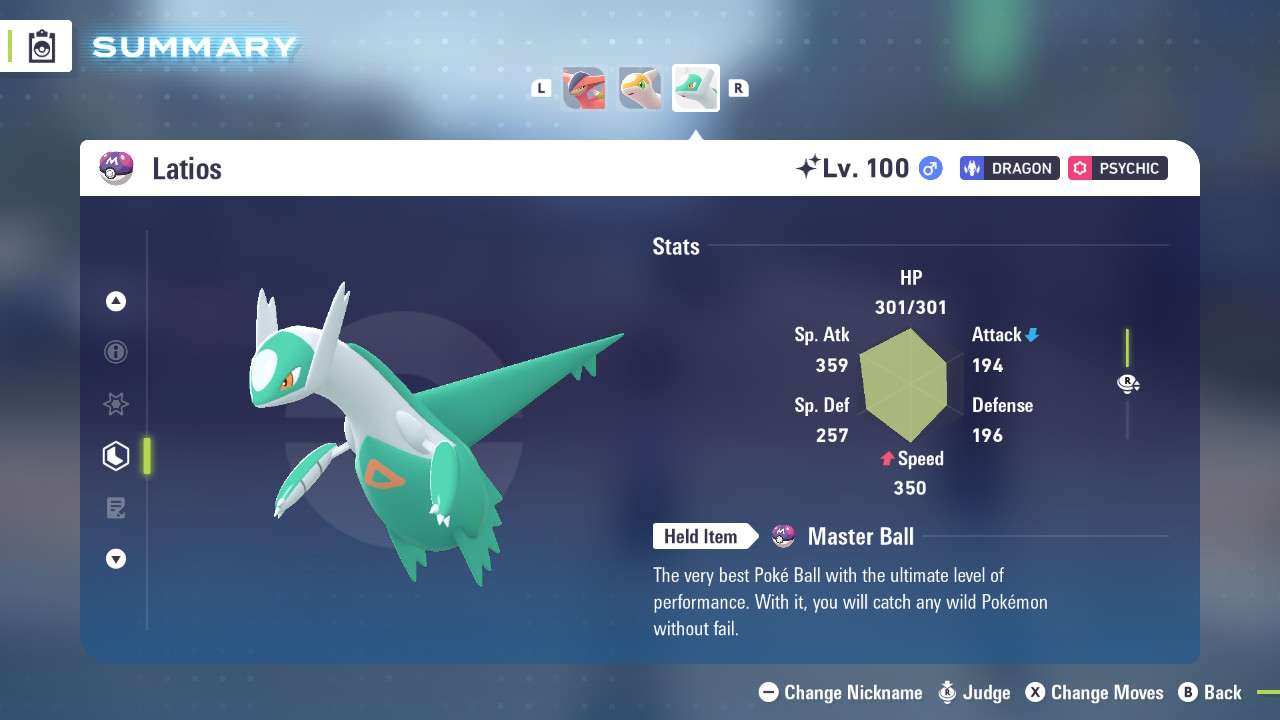
Task: Go Back from the summary screen
Action: click(1210, 692)
